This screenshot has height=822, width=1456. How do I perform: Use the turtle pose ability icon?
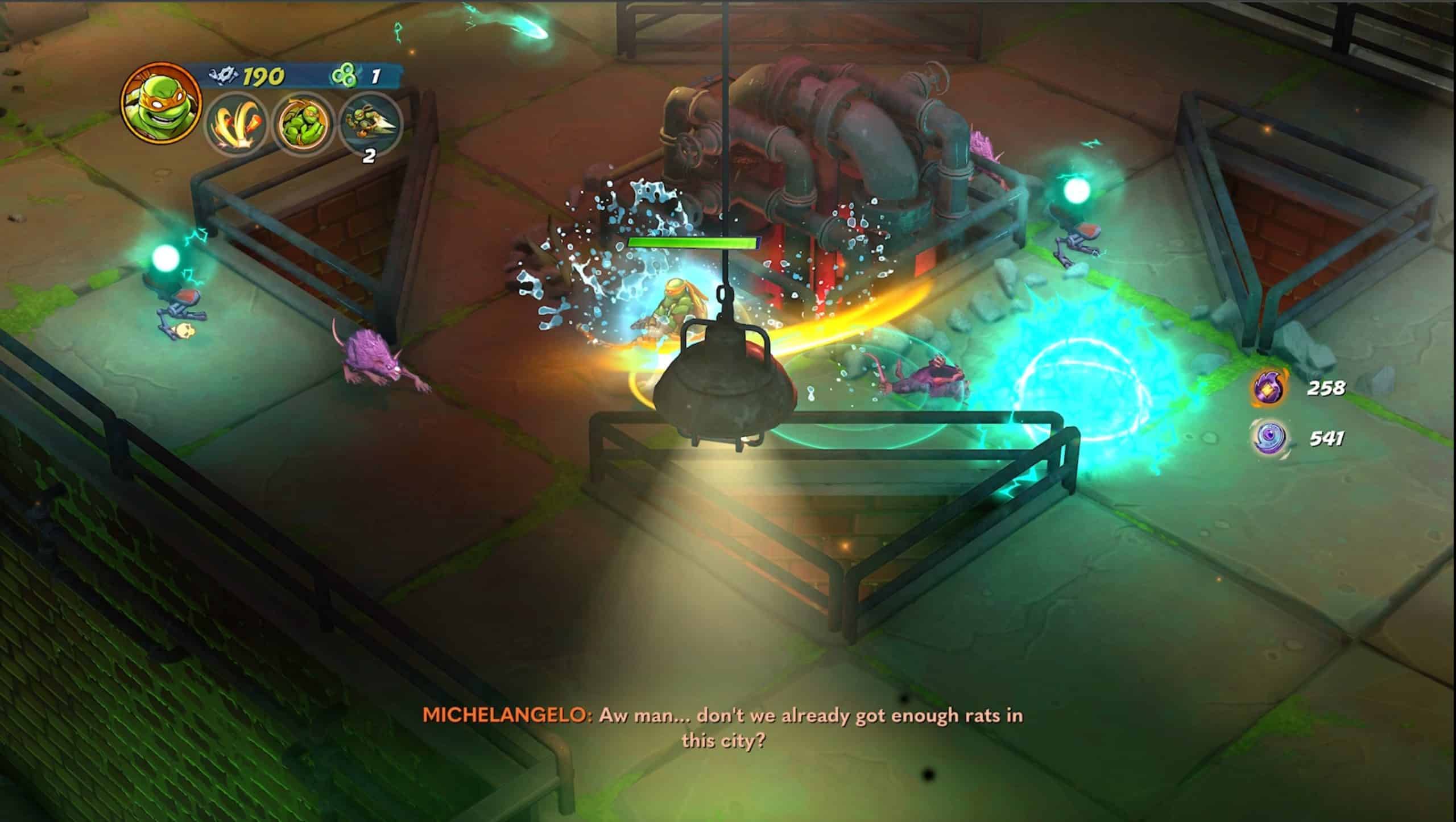click(303, 125)
